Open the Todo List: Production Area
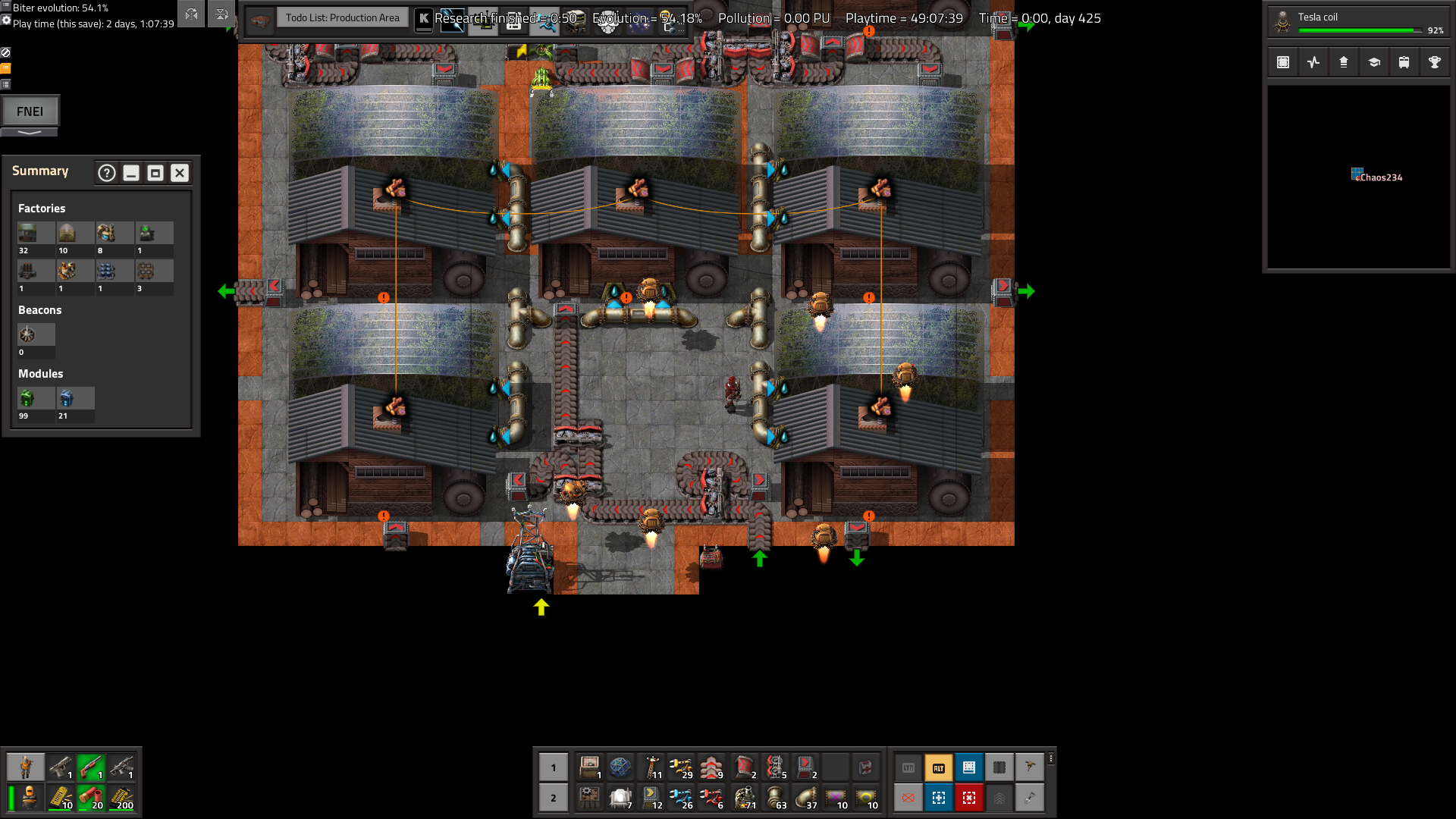Screen dimensions: 1456x819 (342, 17)
